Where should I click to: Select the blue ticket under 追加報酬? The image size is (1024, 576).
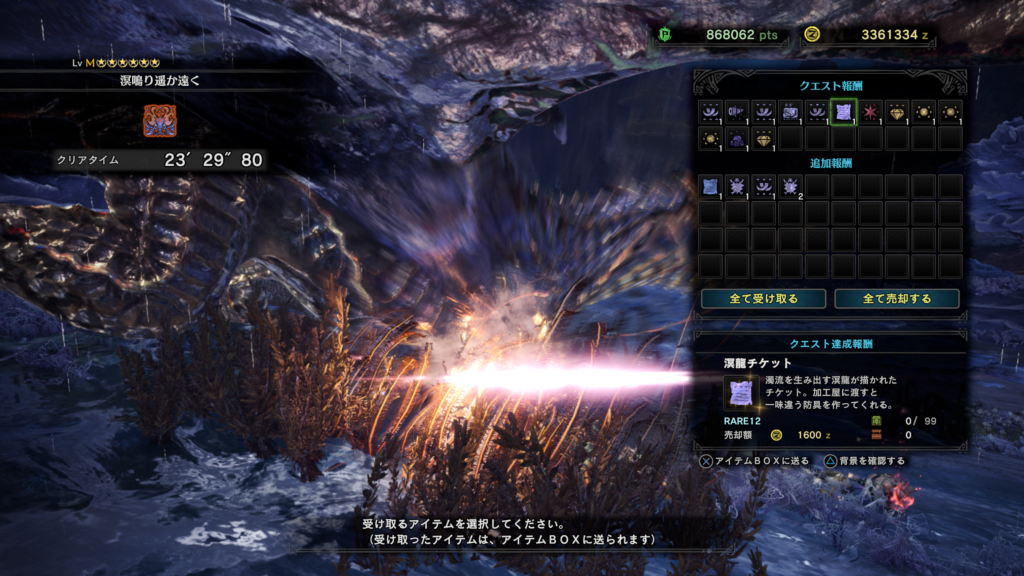pos(710,186)
